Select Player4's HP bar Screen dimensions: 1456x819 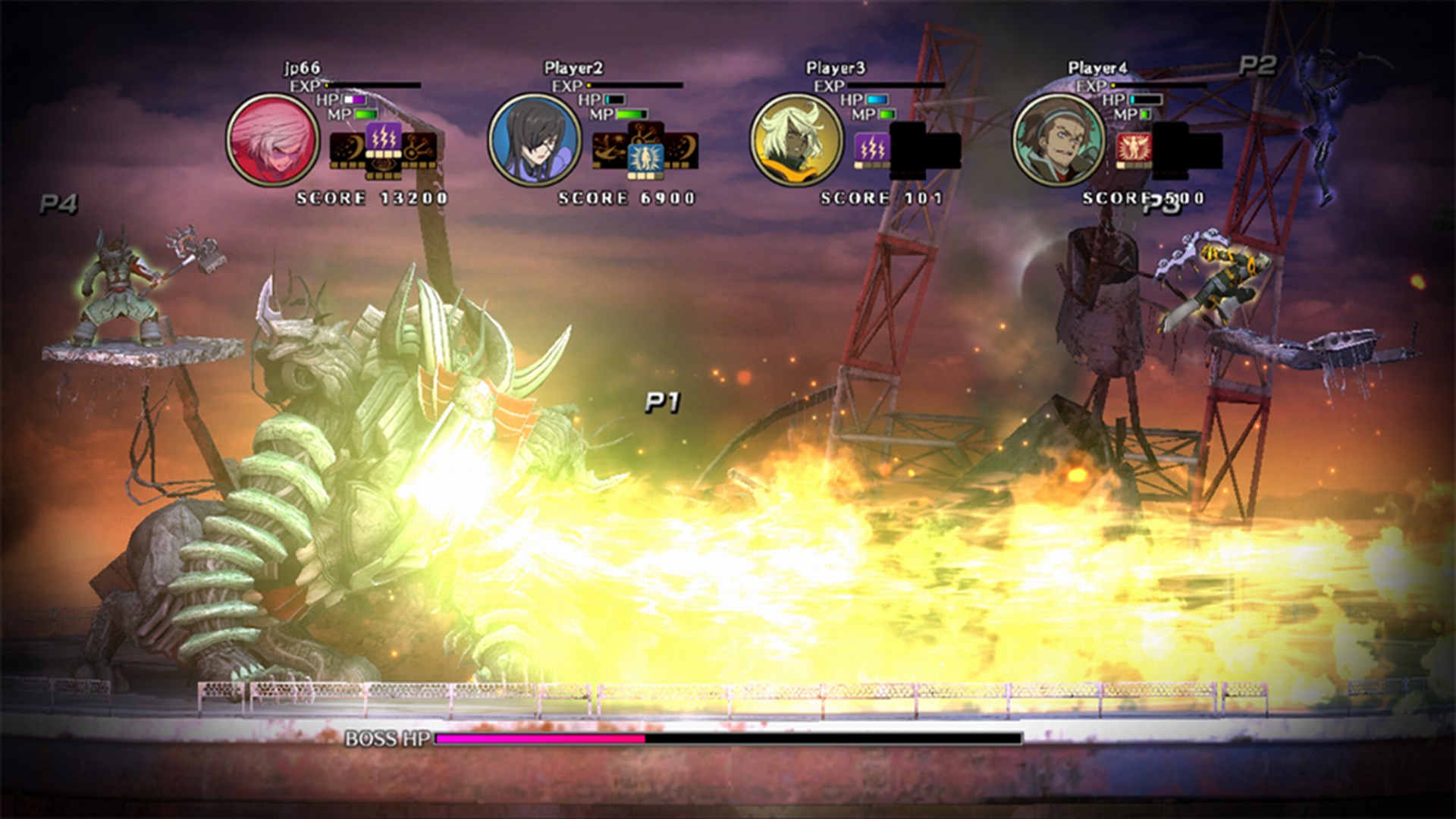click(x=1147, y=99)
